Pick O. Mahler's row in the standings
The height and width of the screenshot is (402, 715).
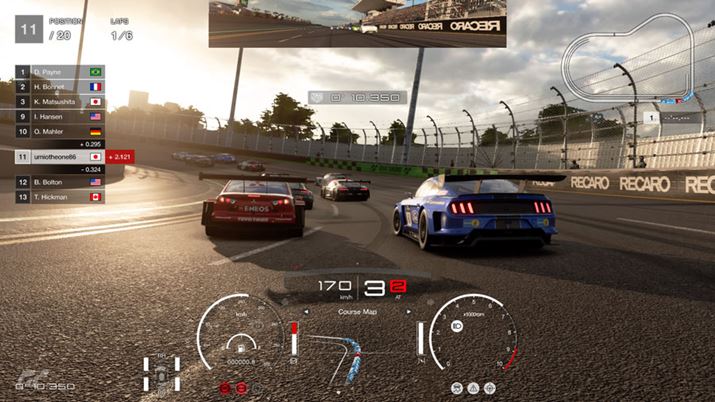60,130
